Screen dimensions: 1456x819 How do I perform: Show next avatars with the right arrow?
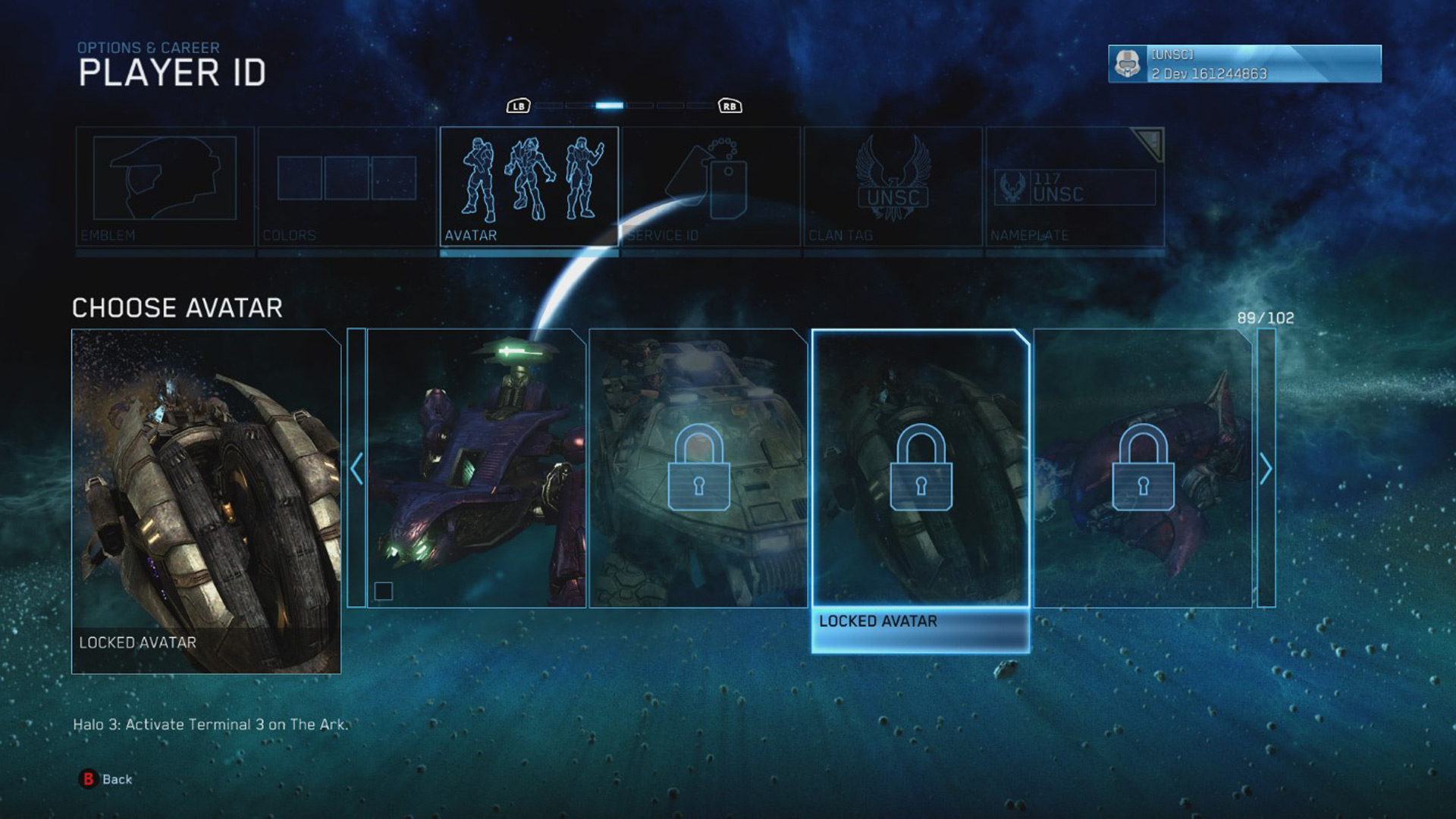pos(1266,468)
